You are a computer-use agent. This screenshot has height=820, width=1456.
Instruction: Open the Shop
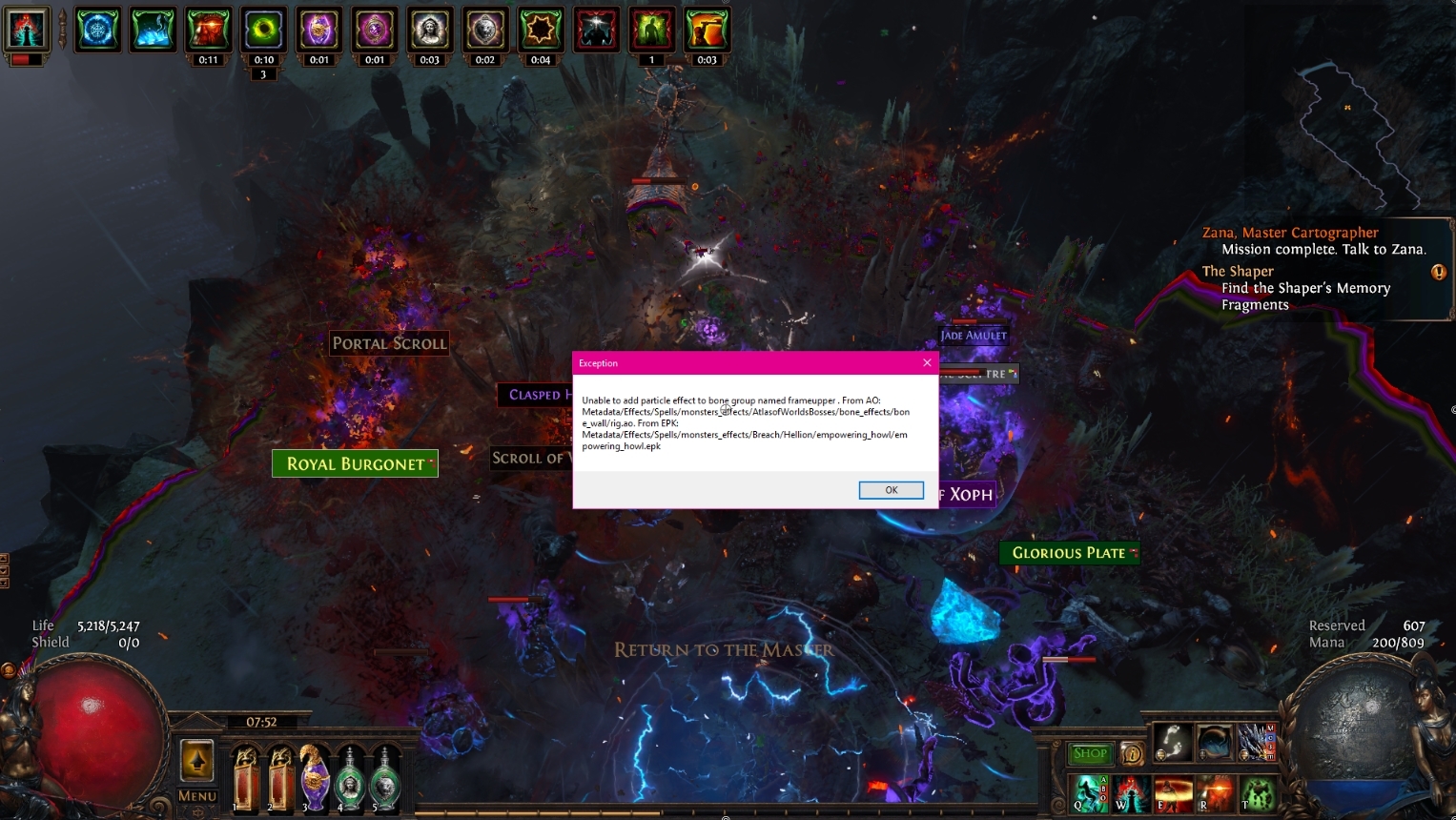(x=1089, y=753)
